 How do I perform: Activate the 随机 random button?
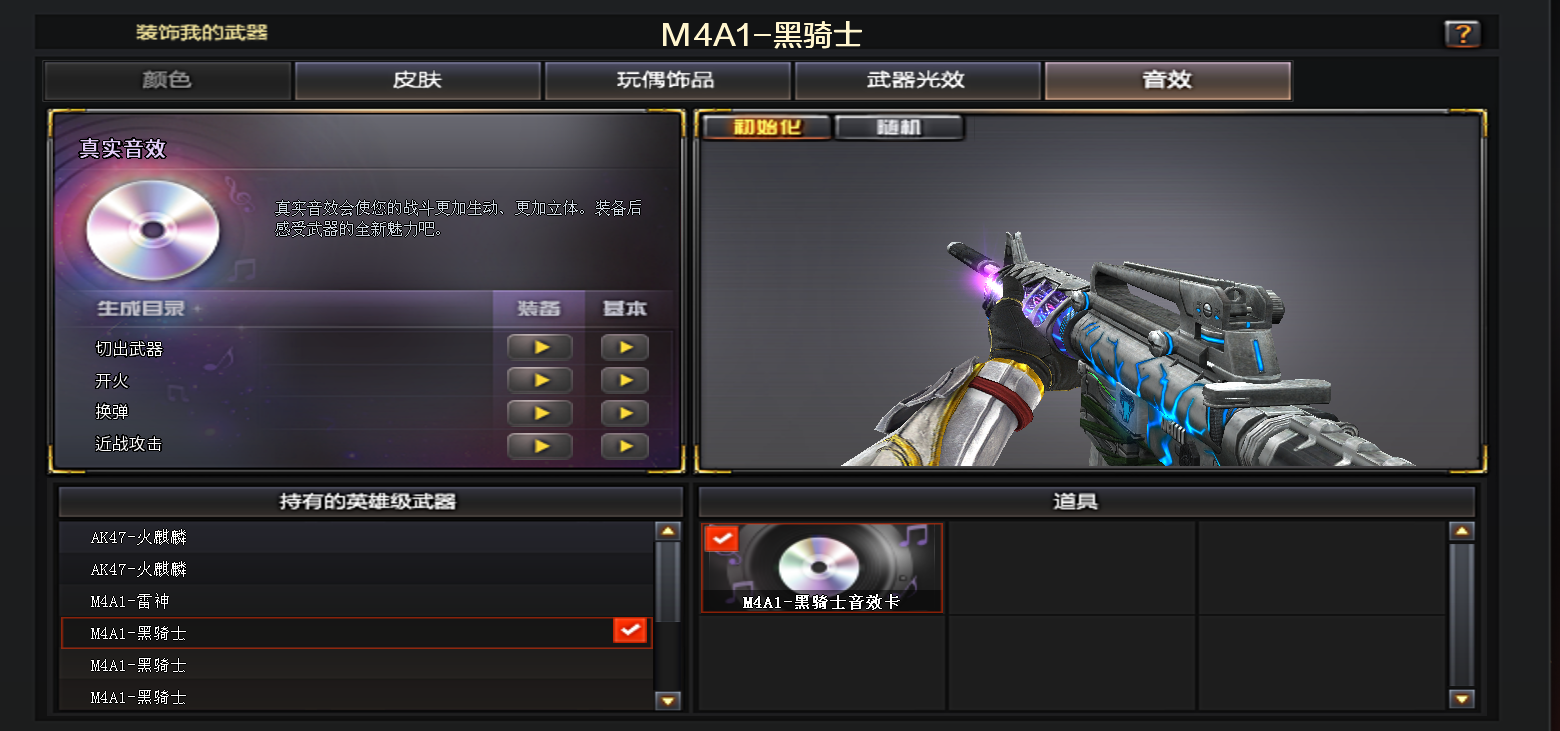coord(898,128)
